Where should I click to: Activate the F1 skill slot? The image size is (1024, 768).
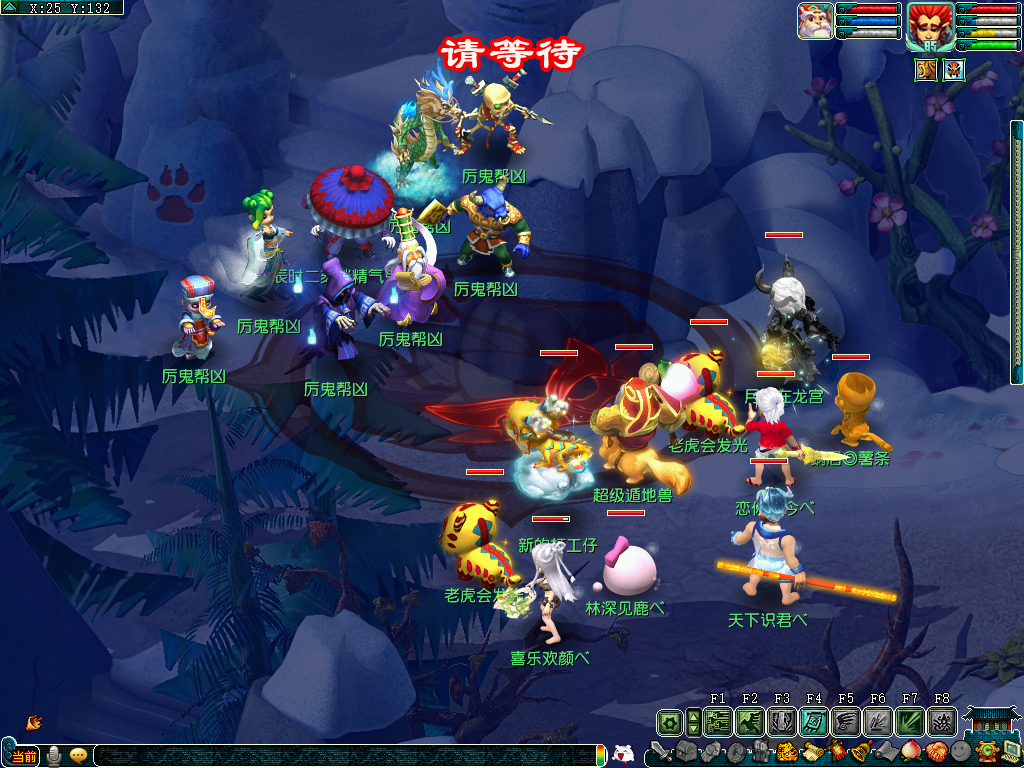(x=718, y=721)
